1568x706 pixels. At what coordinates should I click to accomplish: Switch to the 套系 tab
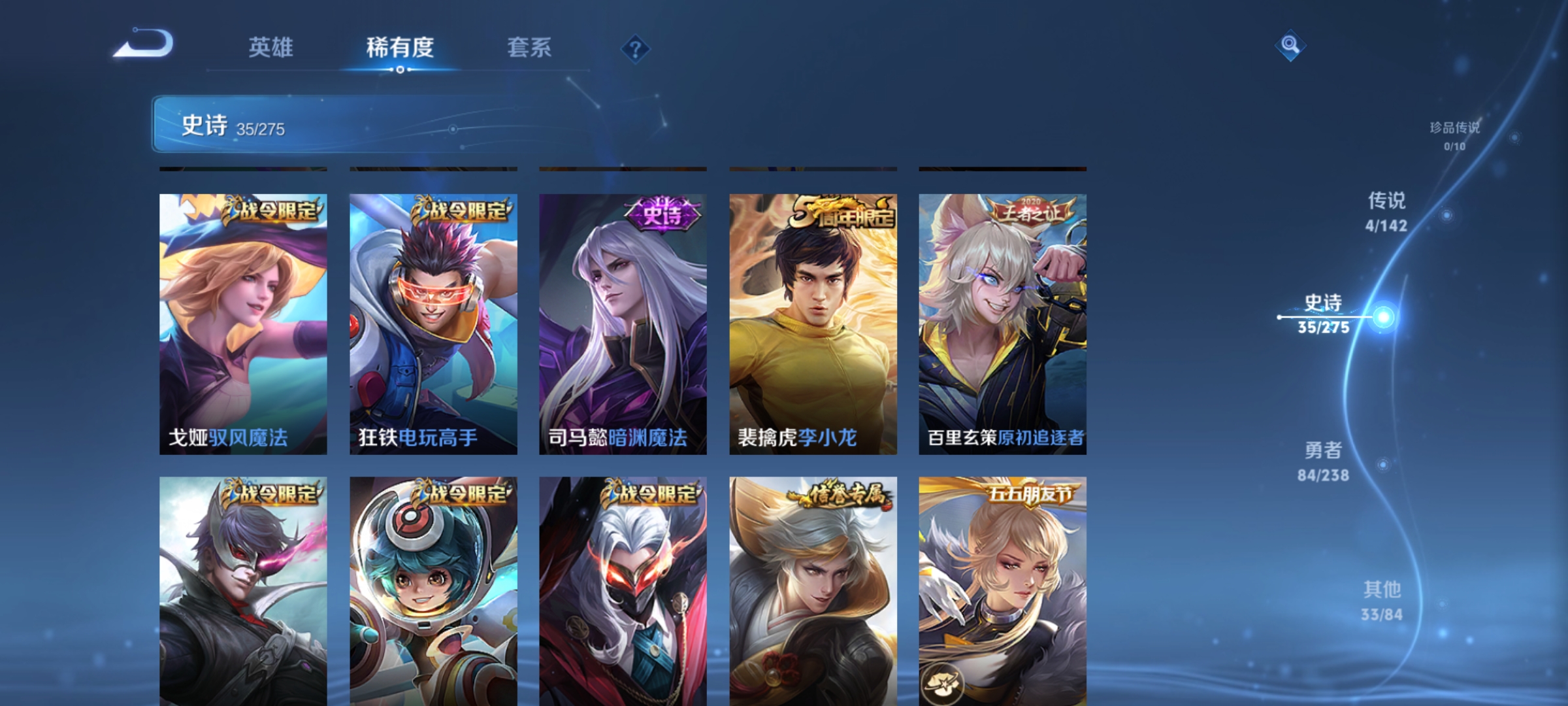tap(529, 48)
